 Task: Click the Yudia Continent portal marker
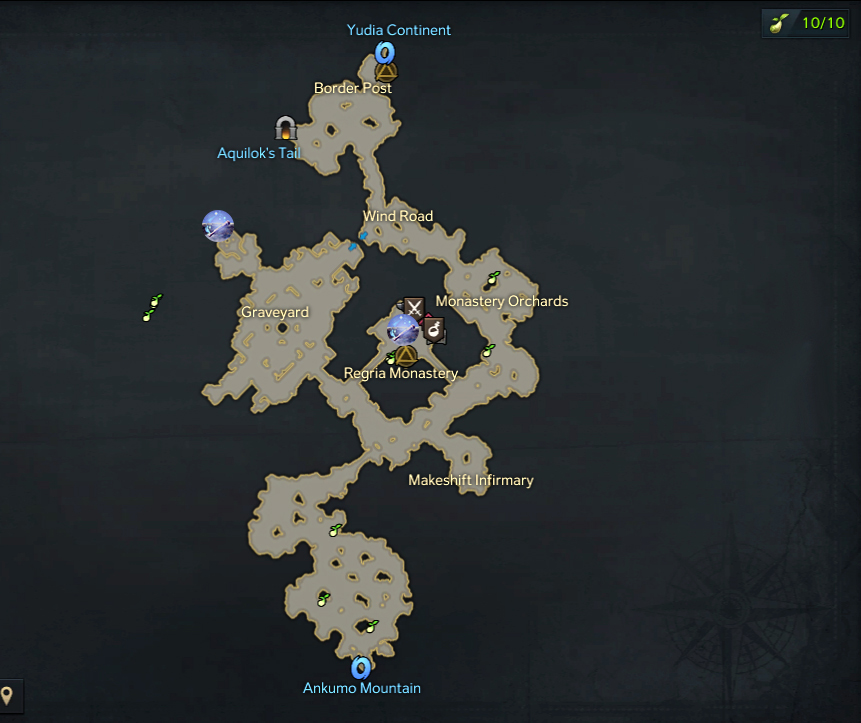coord(385,51)
